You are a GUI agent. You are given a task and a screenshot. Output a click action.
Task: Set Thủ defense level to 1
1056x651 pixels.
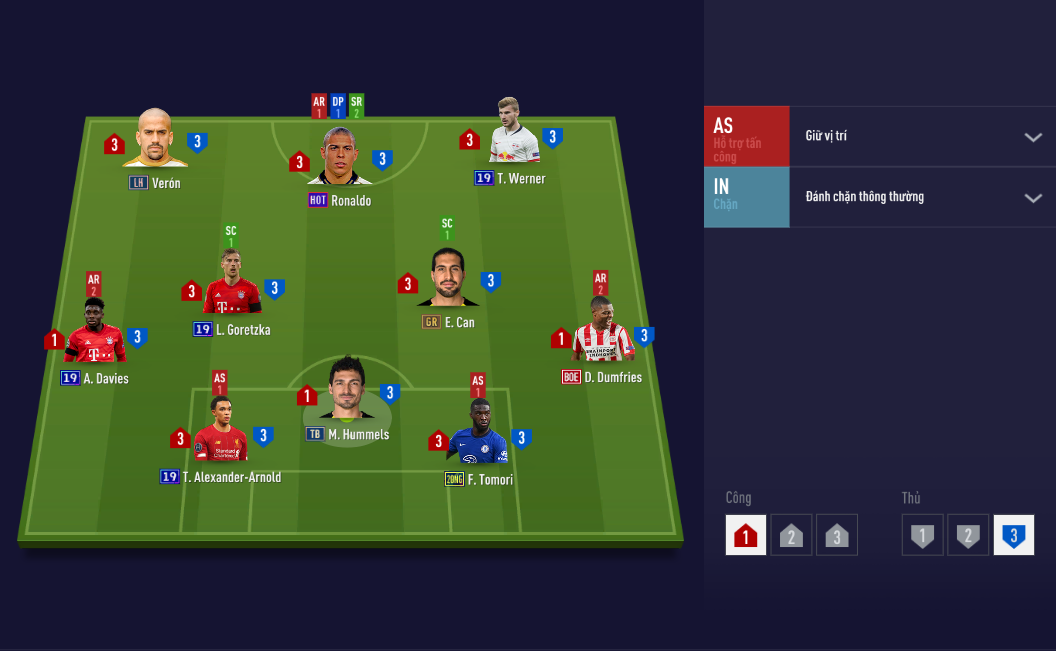point(922,536)
